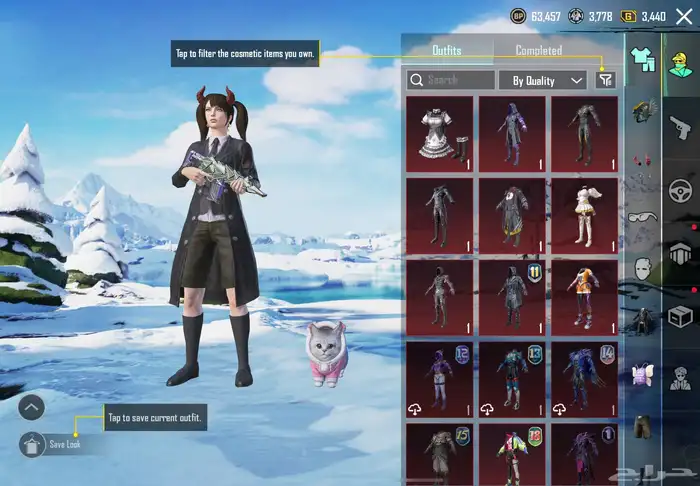The image size is (700, 486).
Task: Select the teal shirt clothing category icon
Action: [x=643, y=62]
